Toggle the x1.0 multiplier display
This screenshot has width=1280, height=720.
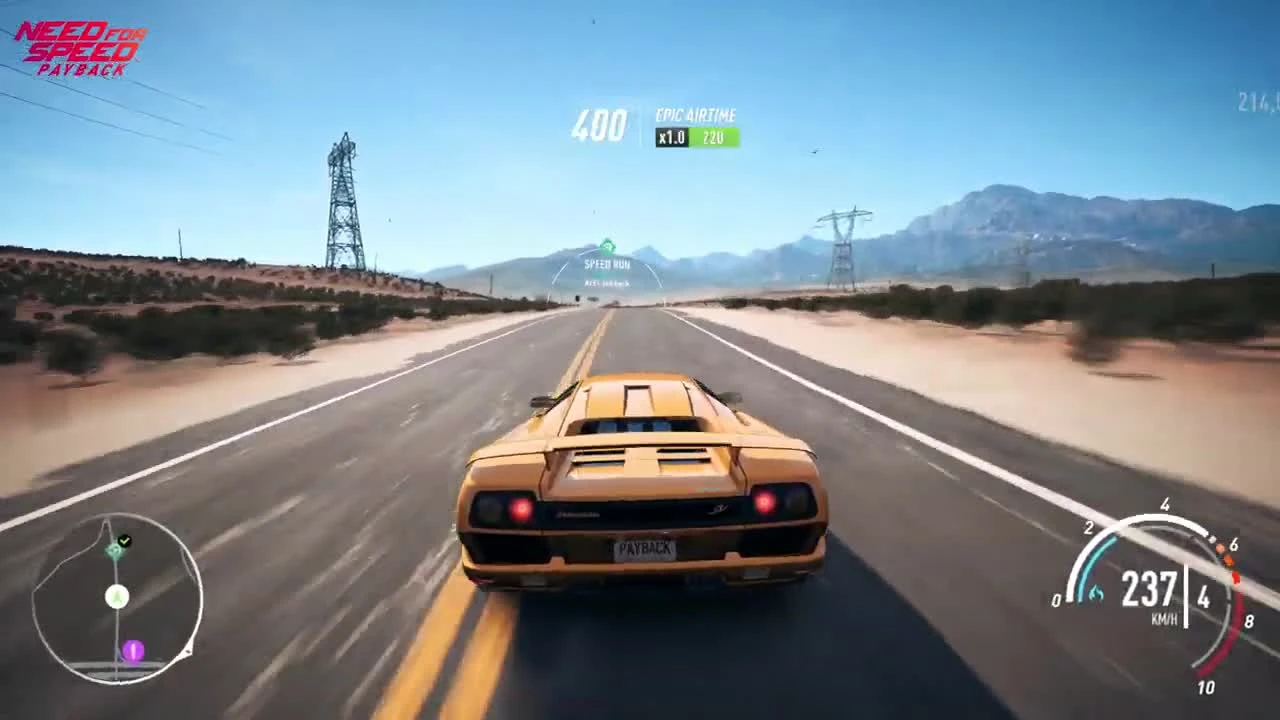pos(670,137)
